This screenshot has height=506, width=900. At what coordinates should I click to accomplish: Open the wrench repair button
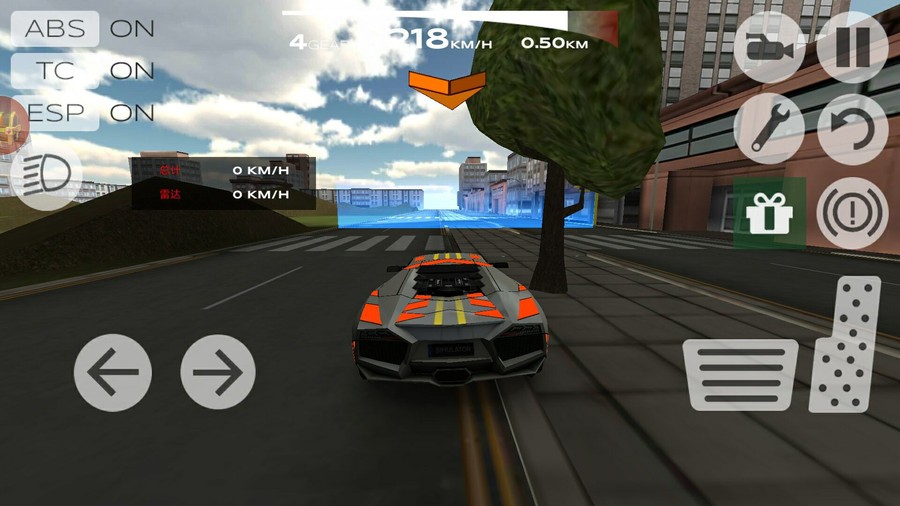coord(769,129)
